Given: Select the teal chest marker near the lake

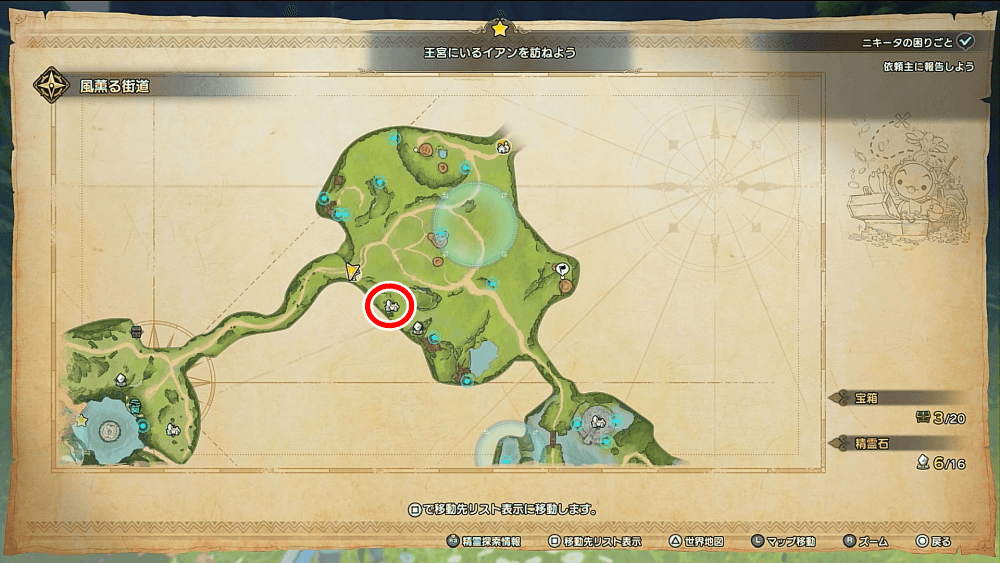Looking at the screenshot, I should point(136,404).
